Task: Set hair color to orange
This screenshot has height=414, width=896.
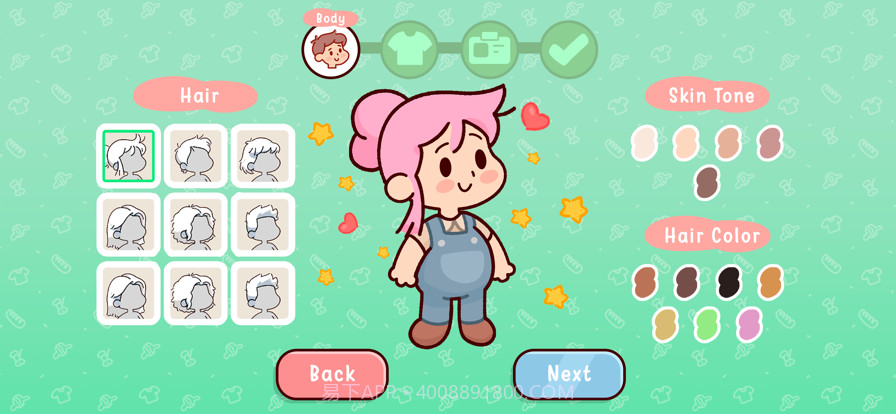Action: [770, 282]
